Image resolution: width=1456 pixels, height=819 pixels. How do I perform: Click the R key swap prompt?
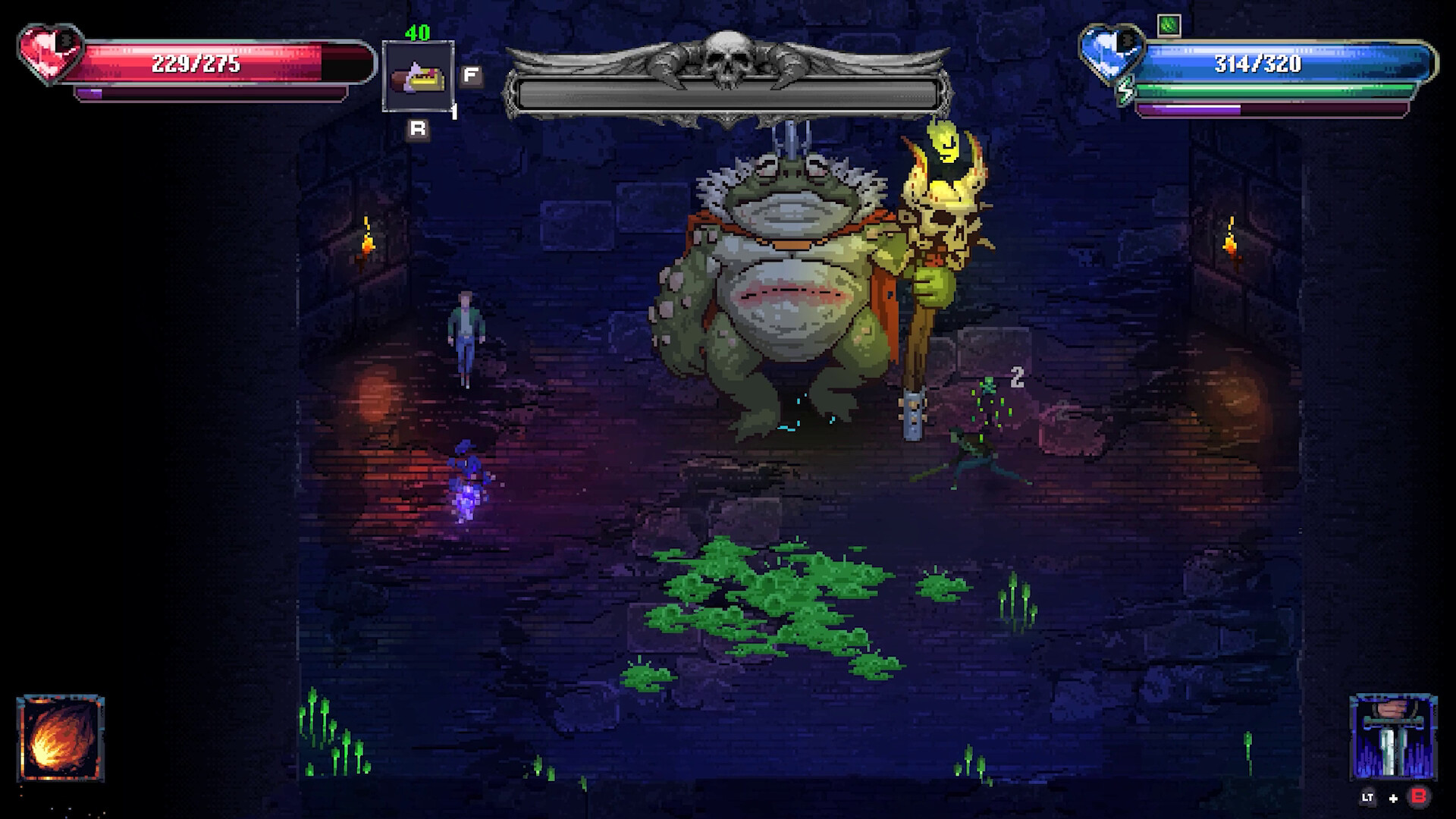(x=416, y=129)
